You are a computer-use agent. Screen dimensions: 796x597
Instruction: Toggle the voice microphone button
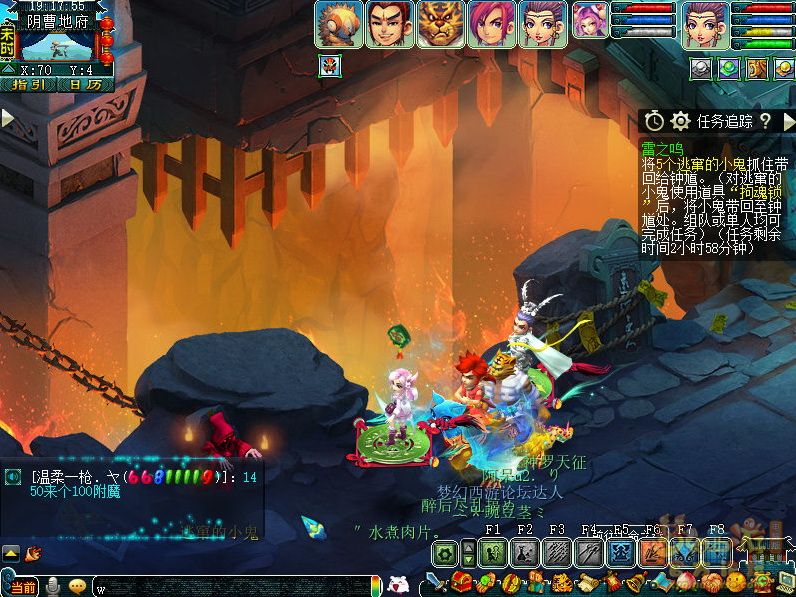click(53, 586)
